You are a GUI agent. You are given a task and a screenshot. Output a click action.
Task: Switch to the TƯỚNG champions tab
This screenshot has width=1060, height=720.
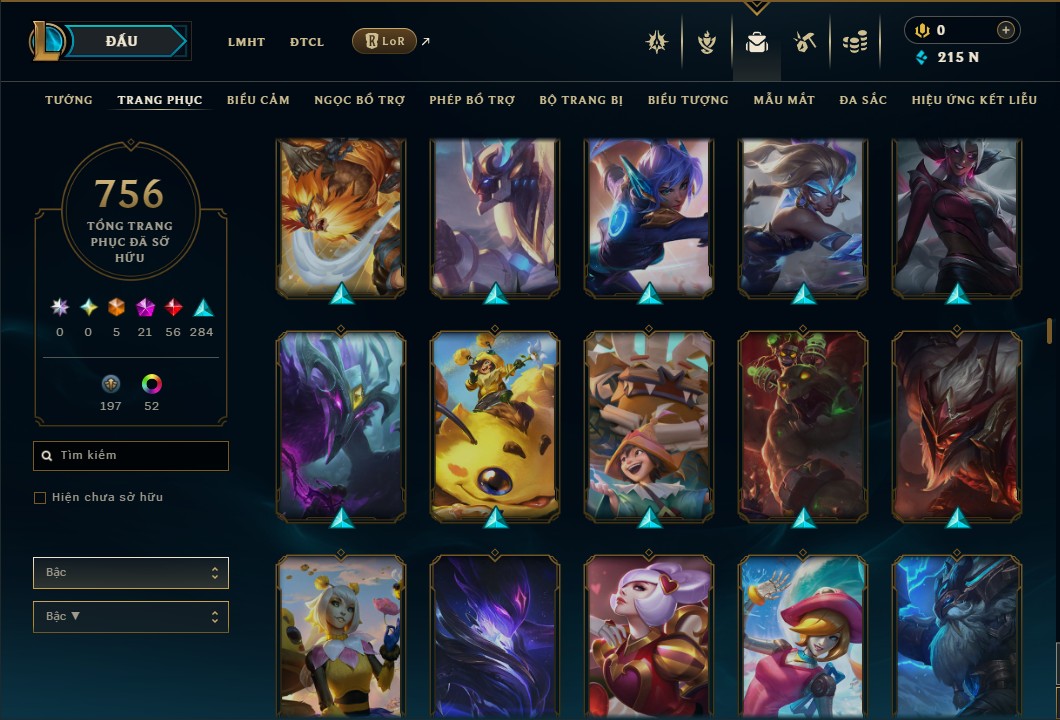click(x=69, y=100)
